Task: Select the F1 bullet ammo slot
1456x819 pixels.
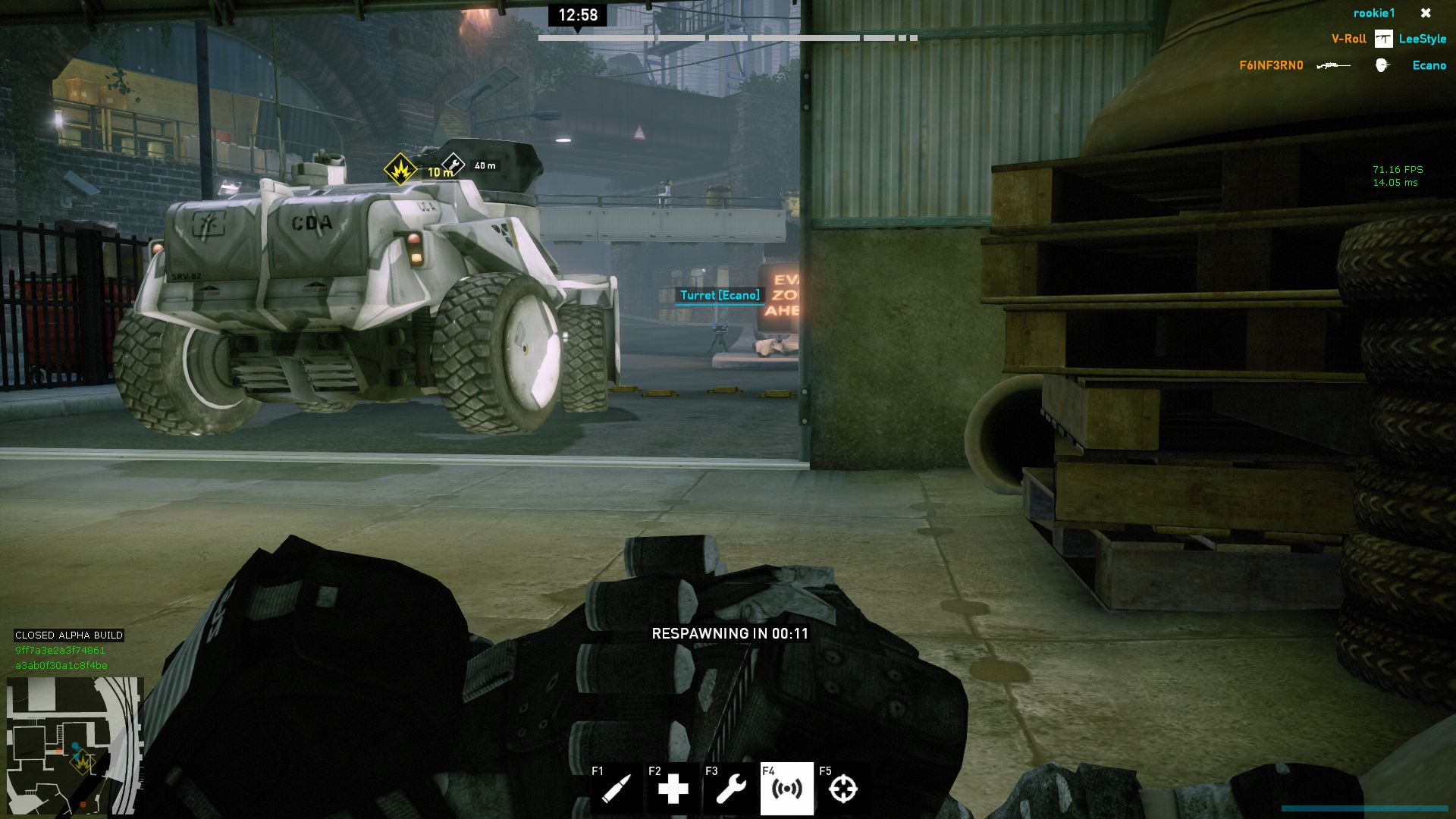Action: tap(616, 789)
